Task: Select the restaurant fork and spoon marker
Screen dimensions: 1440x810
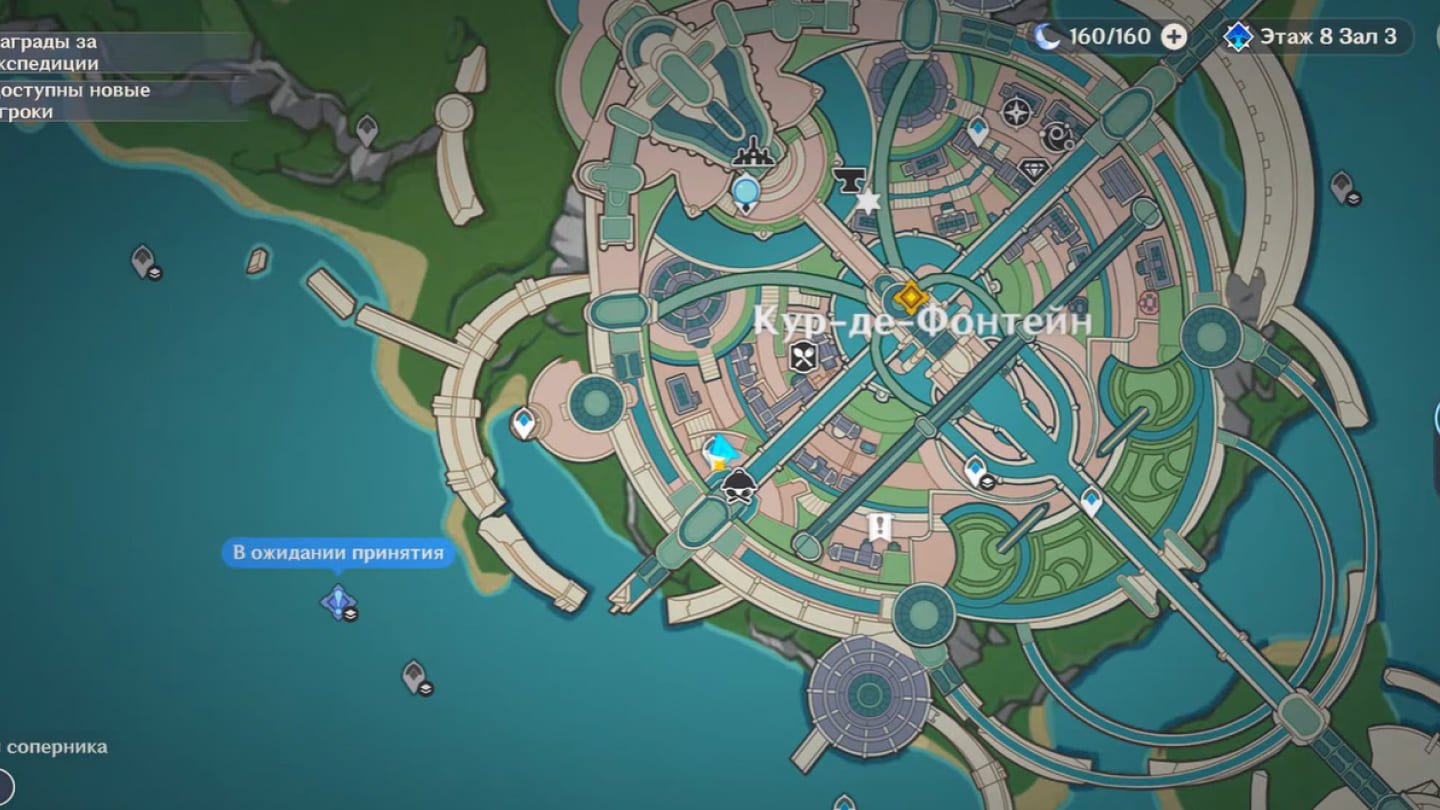Action: [804, 356]
